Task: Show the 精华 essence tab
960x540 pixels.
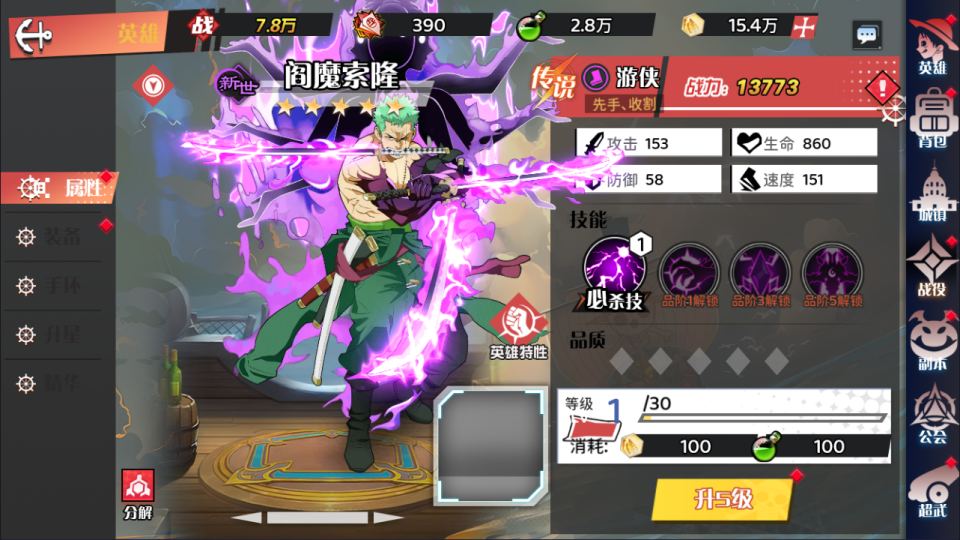Action: click(62, 382)
